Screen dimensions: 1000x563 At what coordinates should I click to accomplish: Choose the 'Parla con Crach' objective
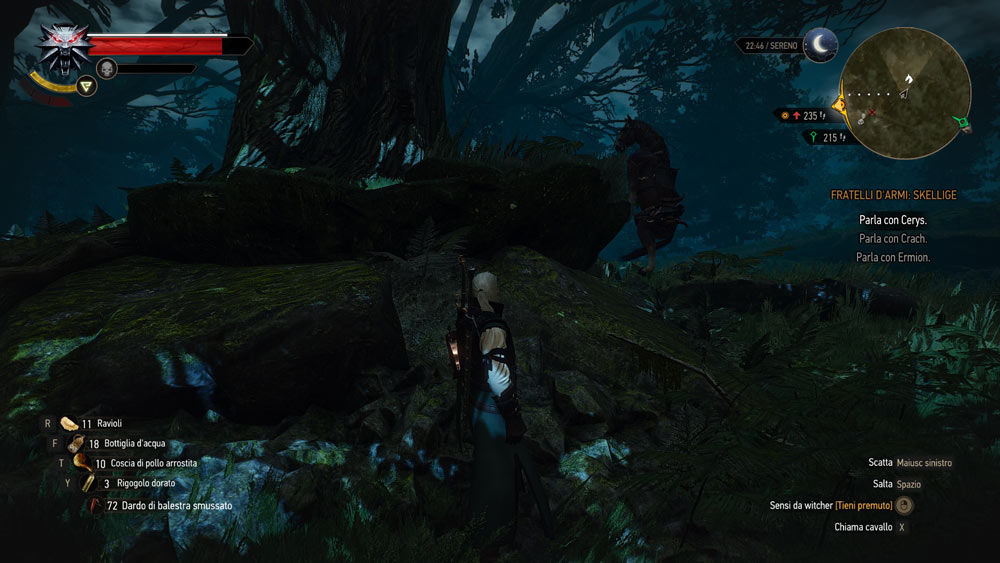[893, 239]
